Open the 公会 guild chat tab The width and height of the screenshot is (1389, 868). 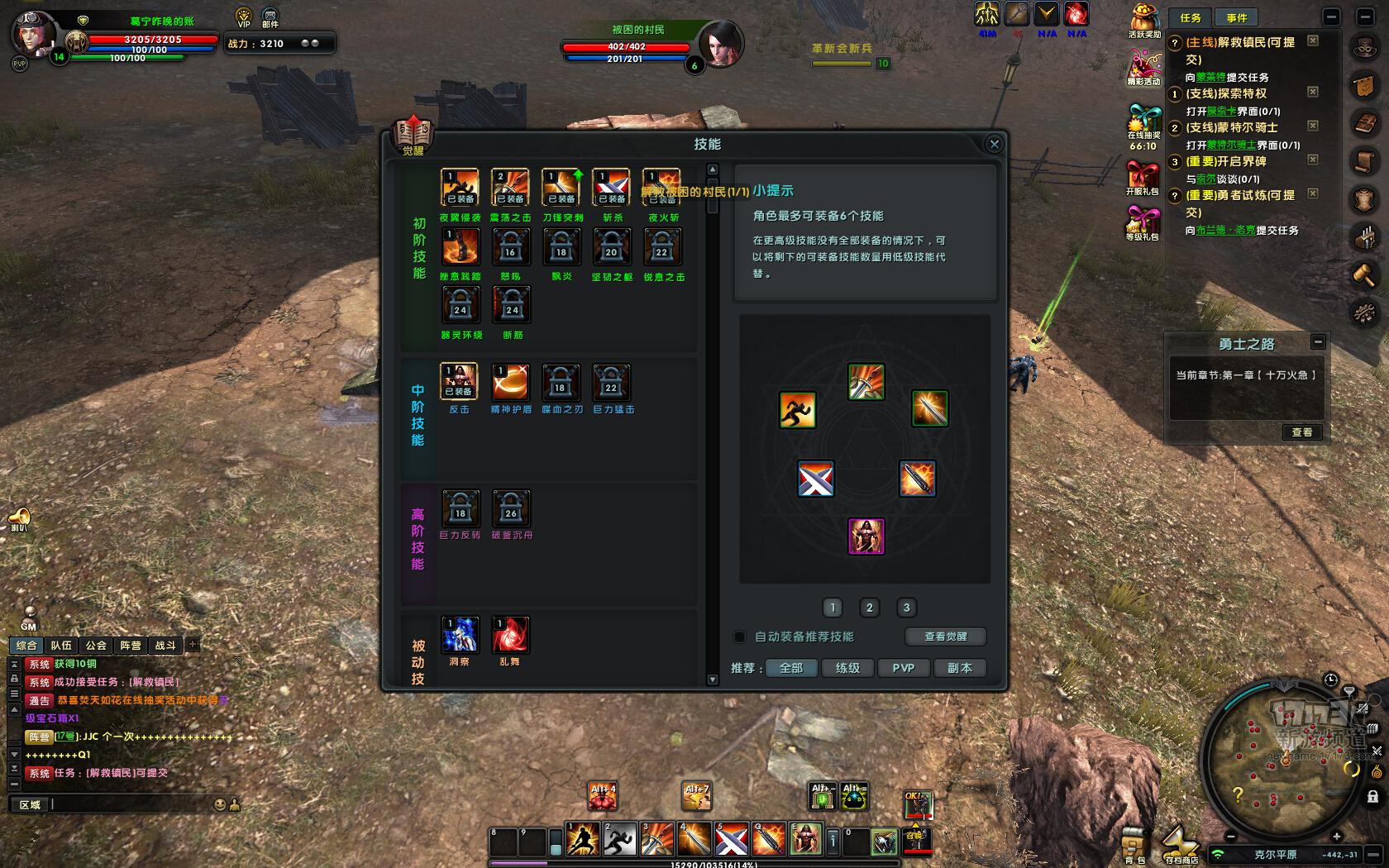[96, 646]
